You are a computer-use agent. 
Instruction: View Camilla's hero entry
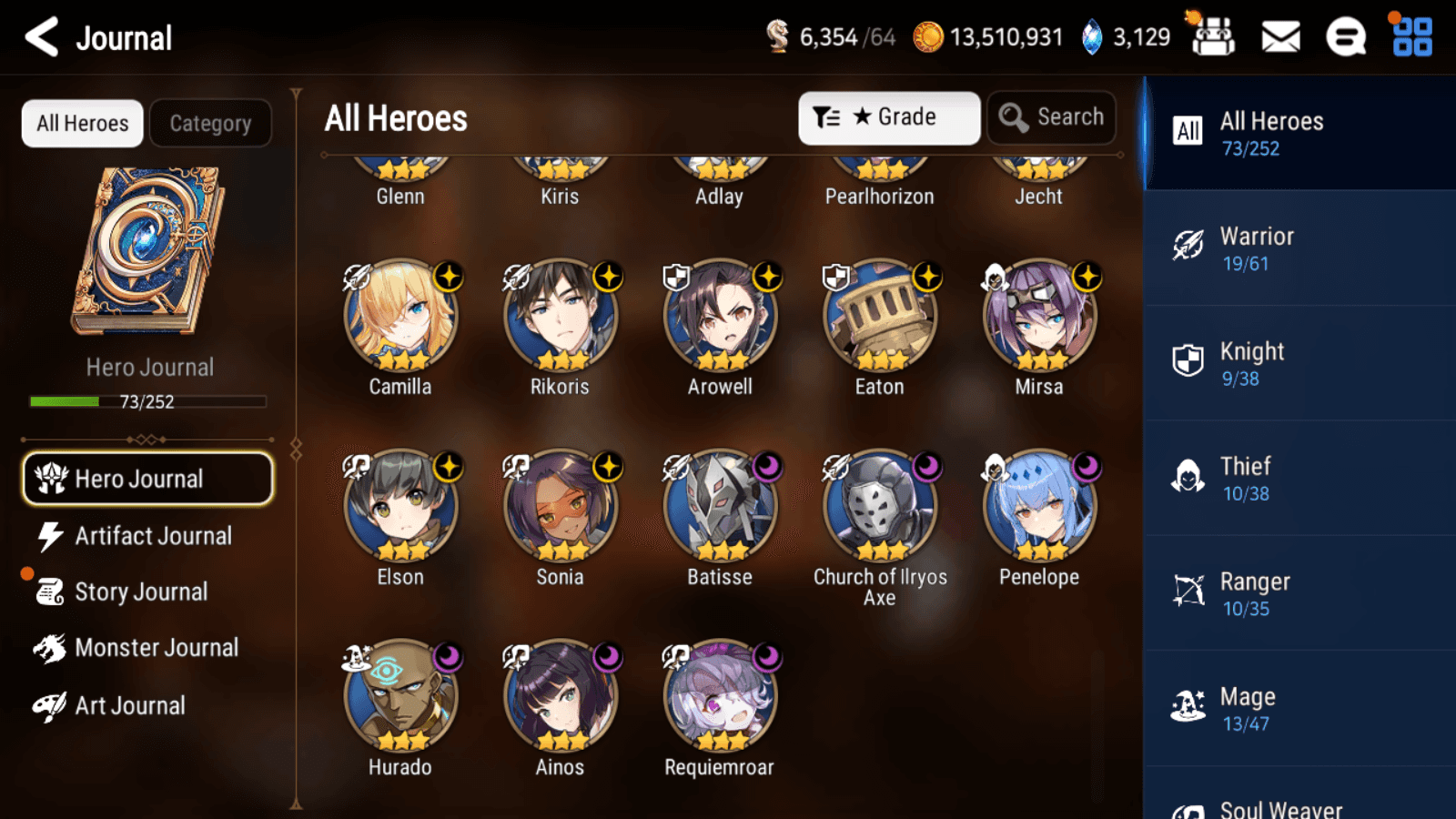(x=400, y=317)
